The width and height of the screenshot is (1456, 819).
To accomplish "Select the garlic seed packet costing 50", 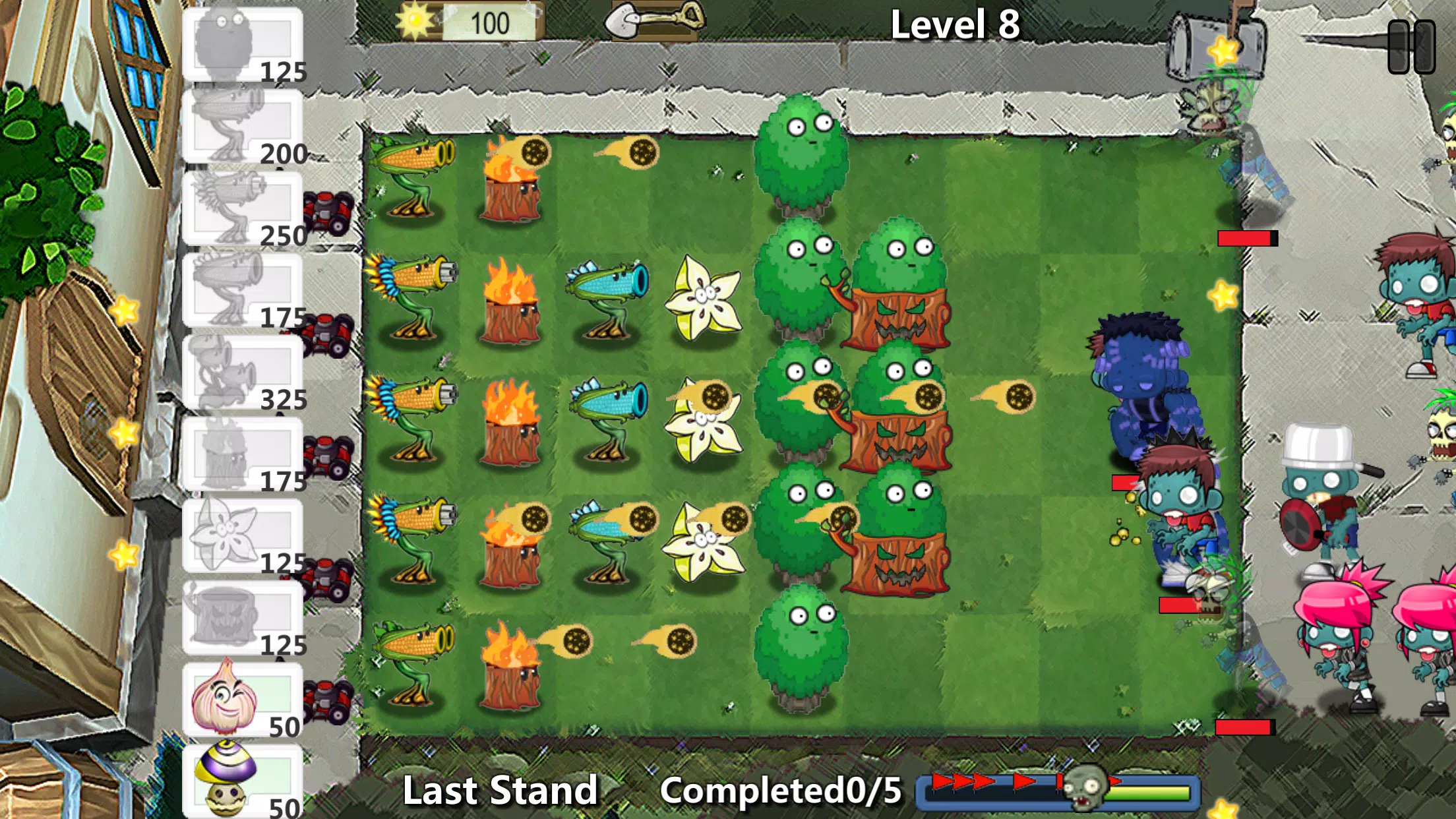I will [x=244, y=699].
